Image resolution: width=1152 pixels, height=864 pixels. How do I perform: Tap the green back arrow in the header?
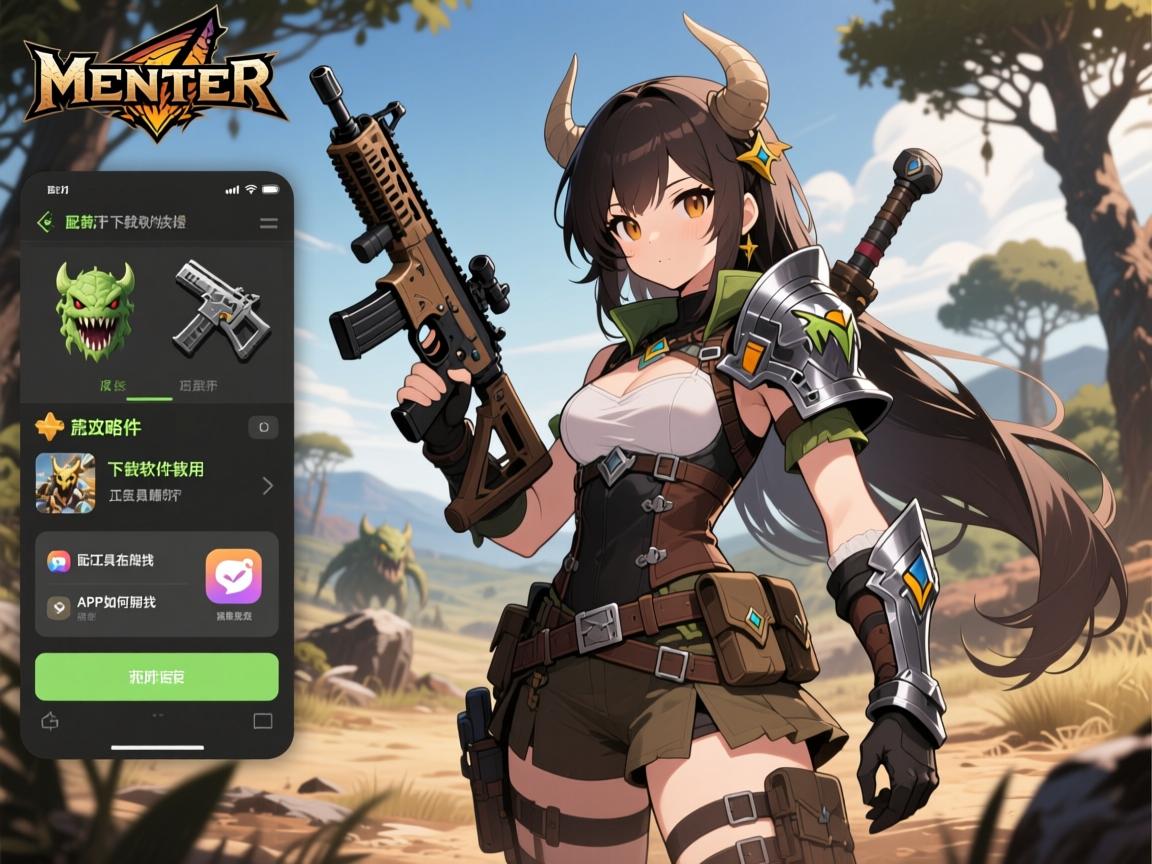coord(45,222)
